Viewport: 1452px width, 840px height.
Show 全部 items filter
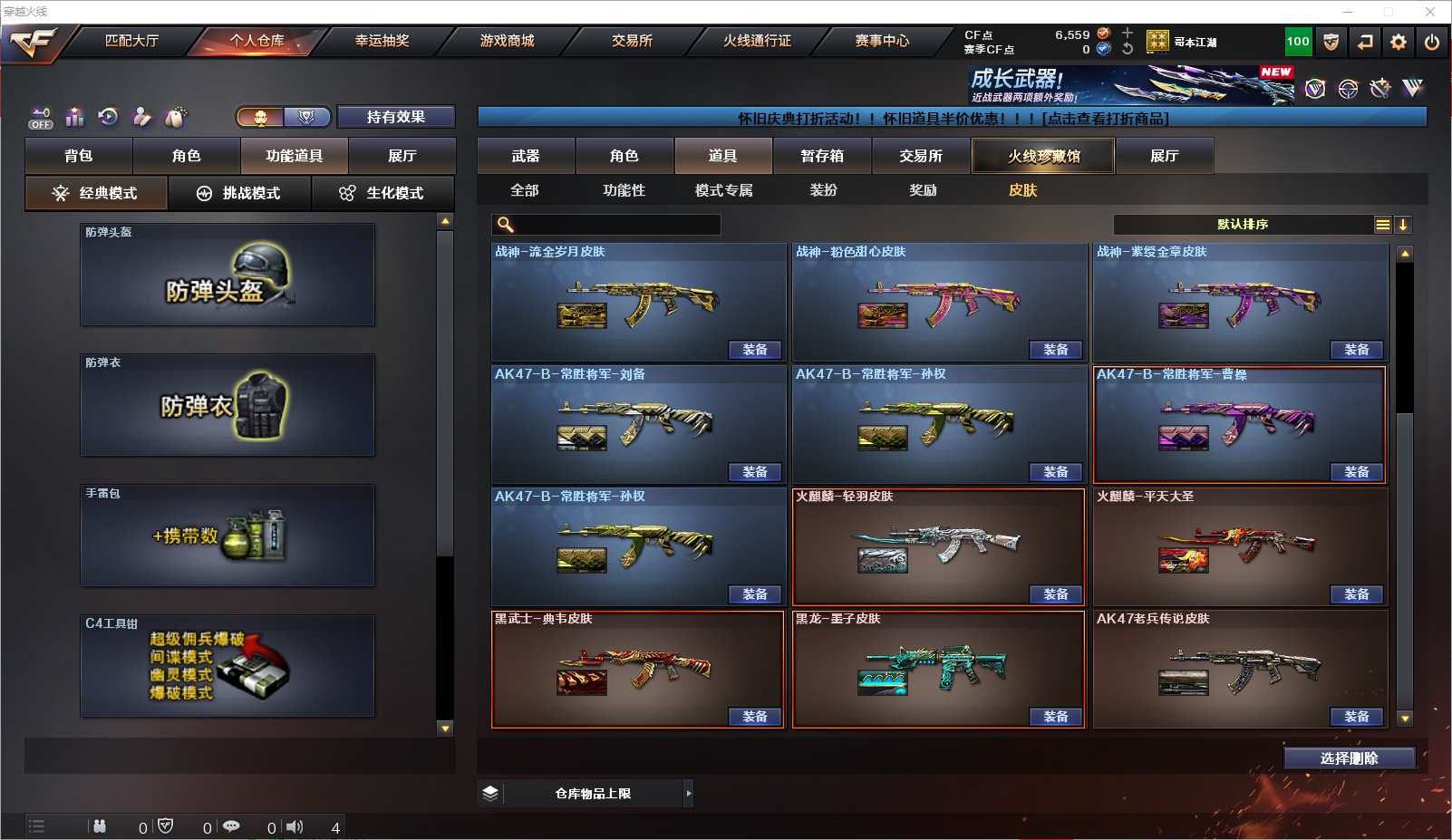[x=525, y=190]
